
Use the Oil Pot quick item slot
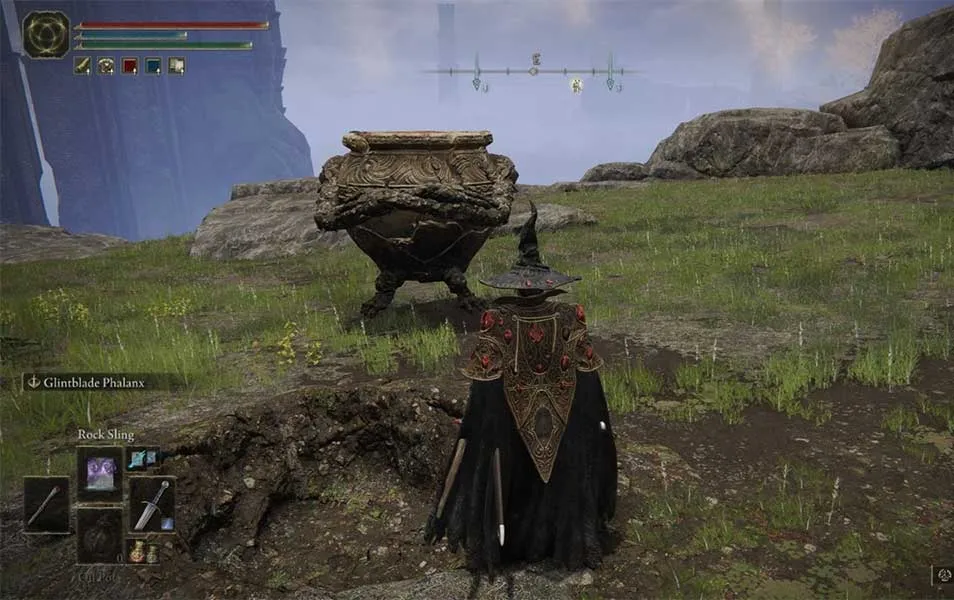pos(100,537)
